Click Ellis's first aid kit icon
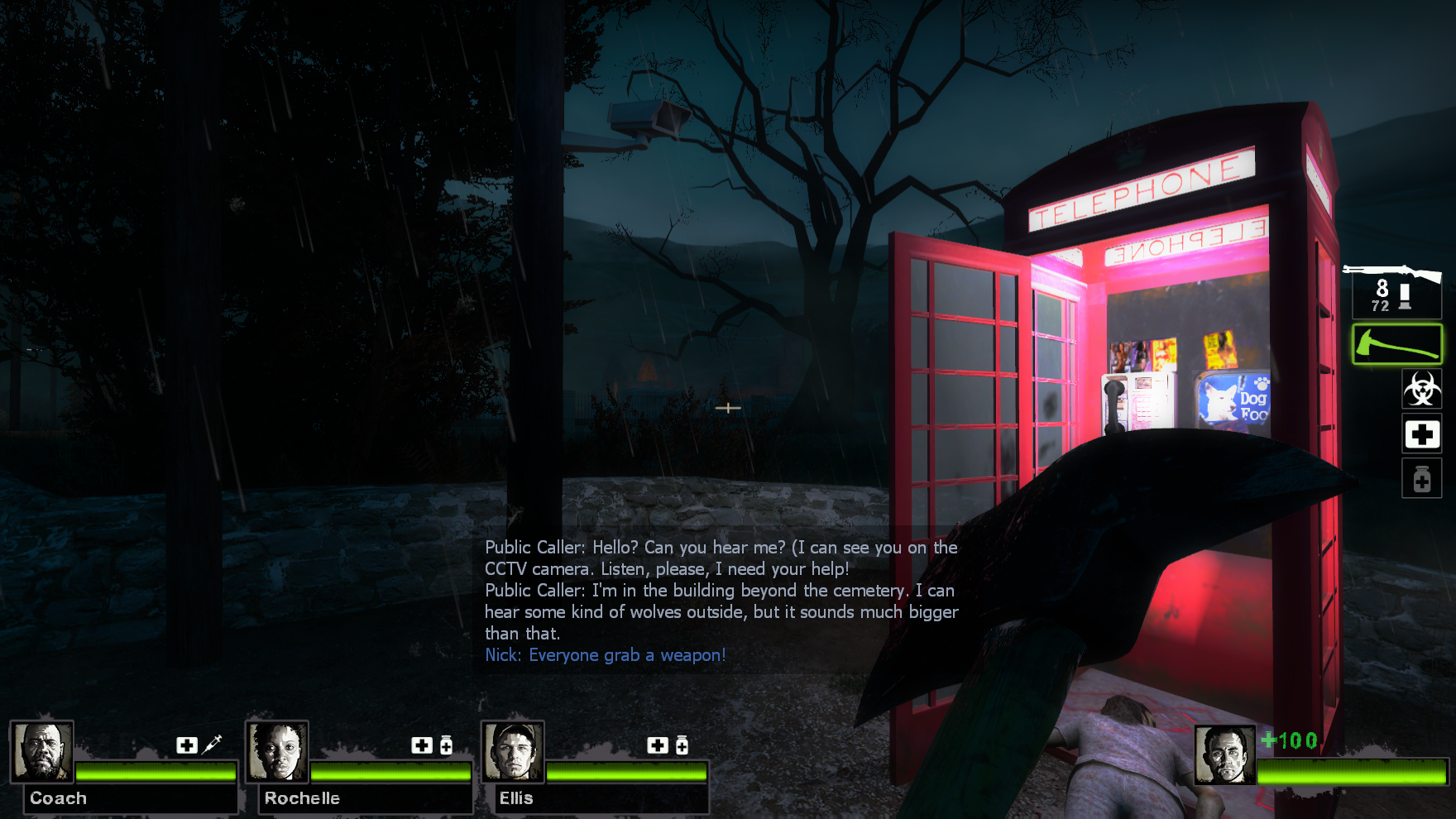This screenshot has width=1456, height=819. coord(658,745)
